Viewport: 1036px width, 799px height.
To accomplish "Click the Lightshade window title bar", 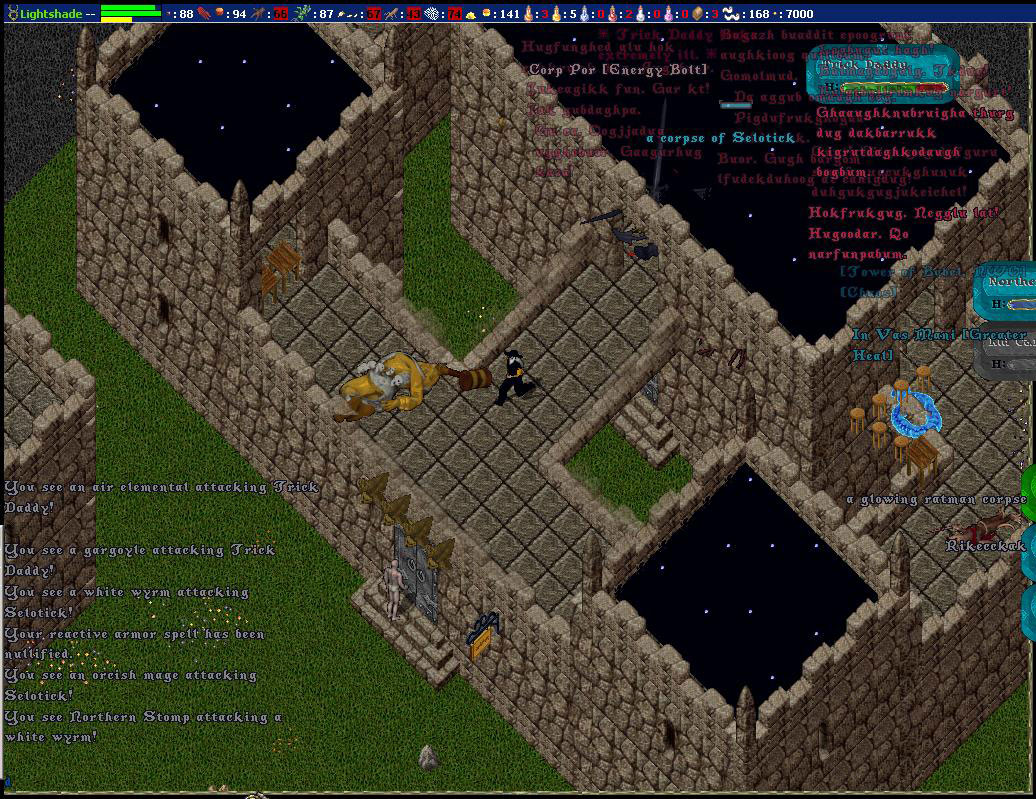I will [50, 14].
